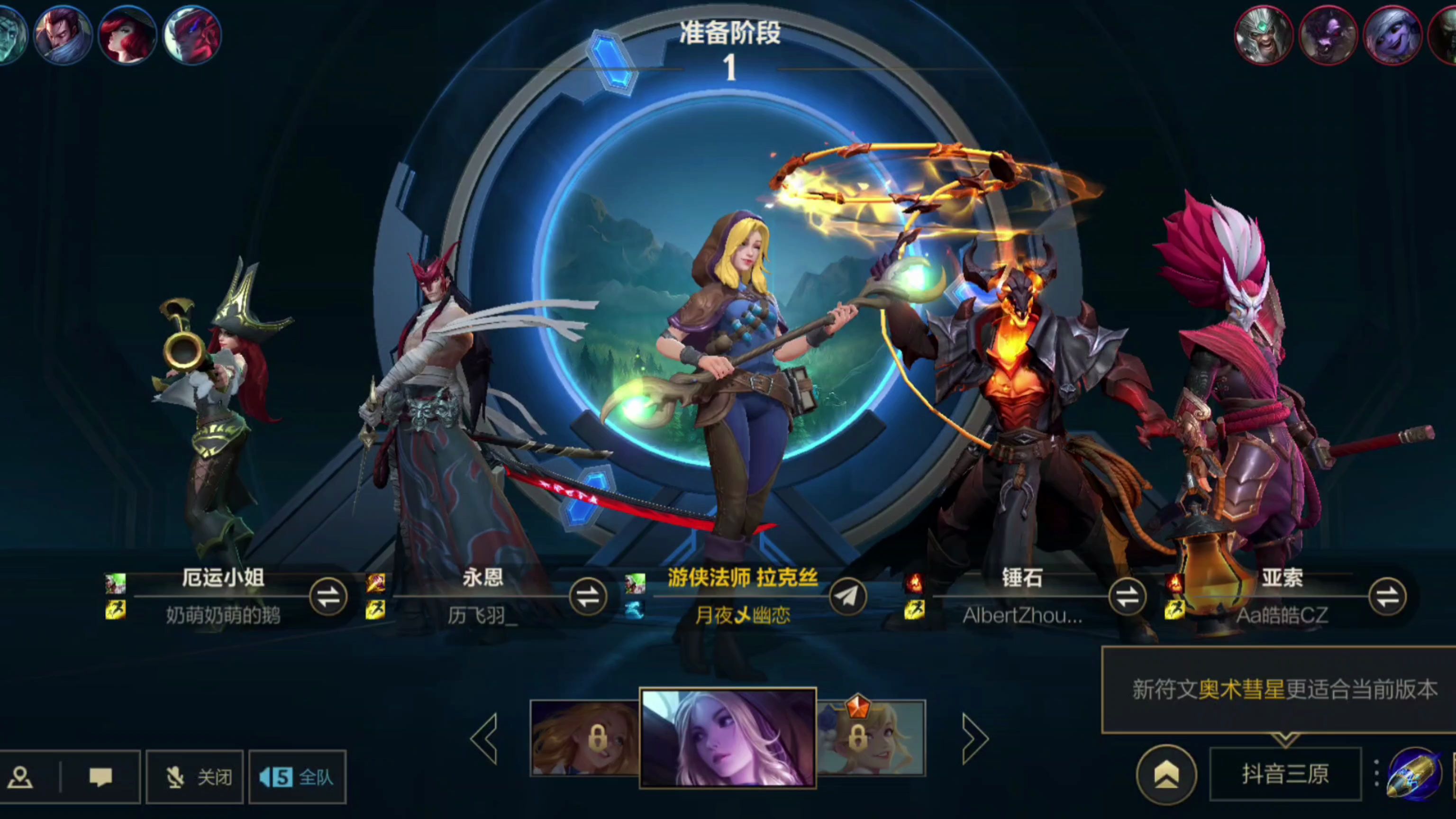This screenshot has height=819, width=1456.
Task: Open the friends list person icon
Action: (x=21, y=777)
